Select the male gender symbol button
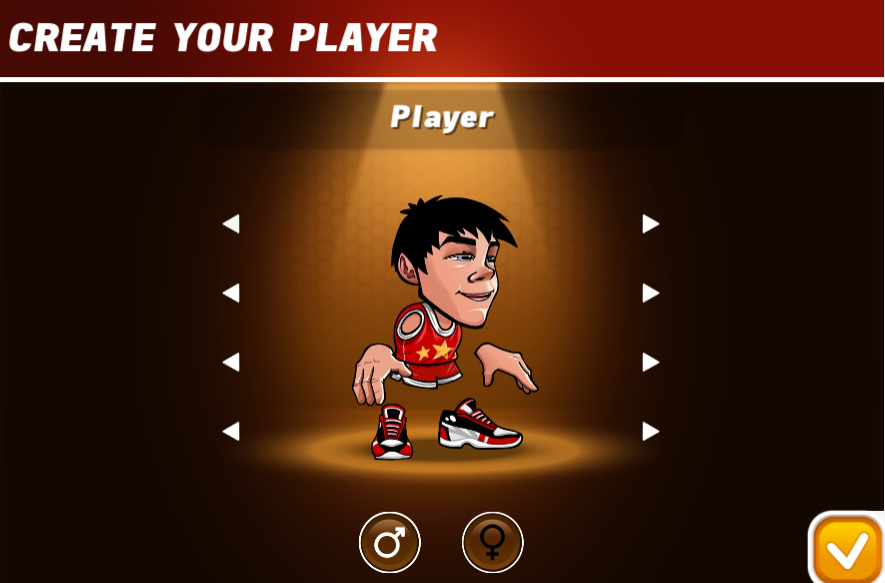885x583 pixels. pos(390,543)
